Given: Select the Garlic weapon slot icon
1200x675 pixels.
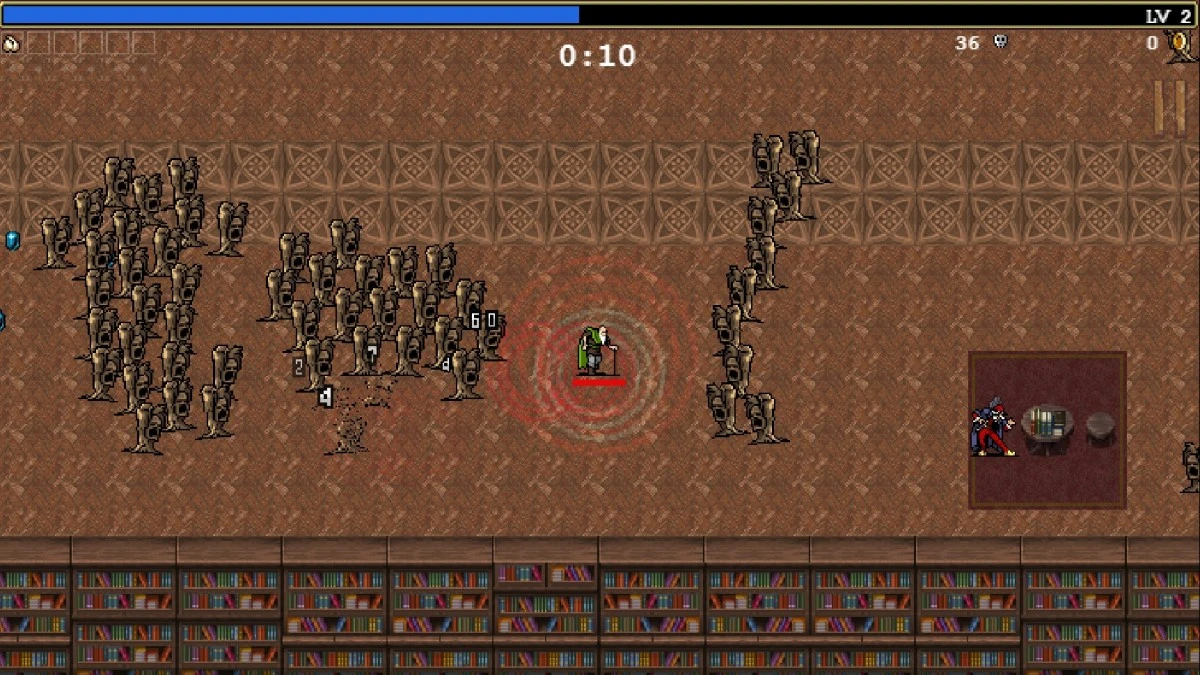Looking at the screenshot, I should (11, 43).
